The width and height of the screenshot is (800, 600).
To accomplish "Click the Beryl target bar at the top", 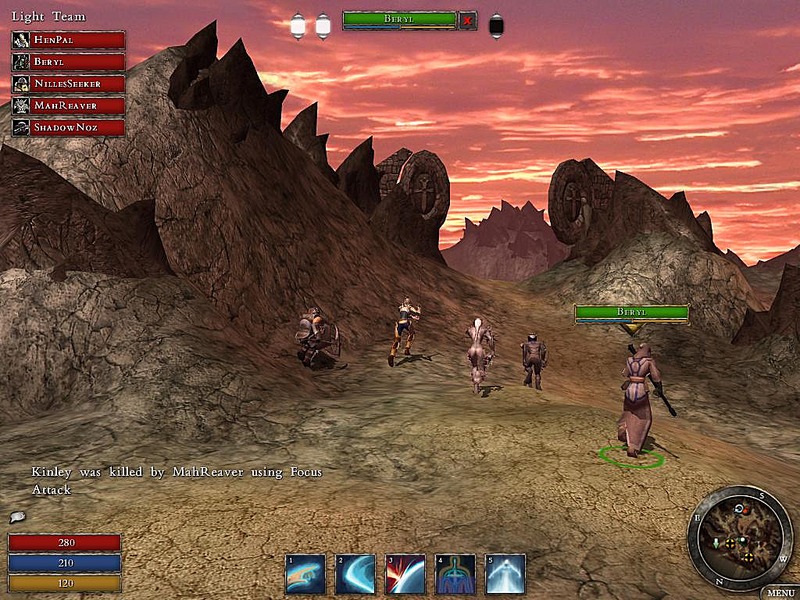I will pyautogui.click(x=399, y=19).
